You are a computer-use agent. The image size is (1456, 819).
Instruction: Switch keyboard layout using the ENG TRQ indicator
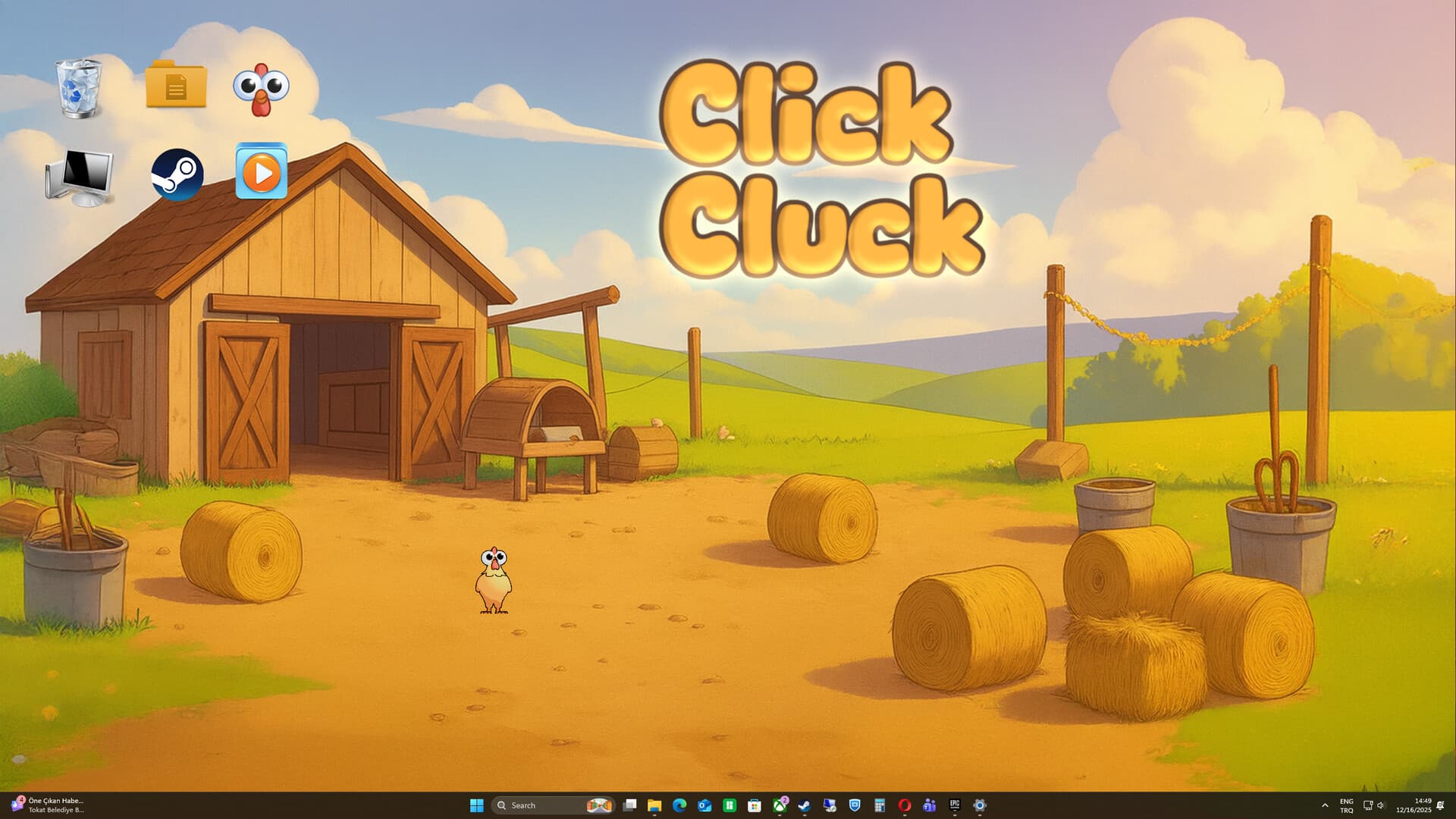(x=1347, y=805)
